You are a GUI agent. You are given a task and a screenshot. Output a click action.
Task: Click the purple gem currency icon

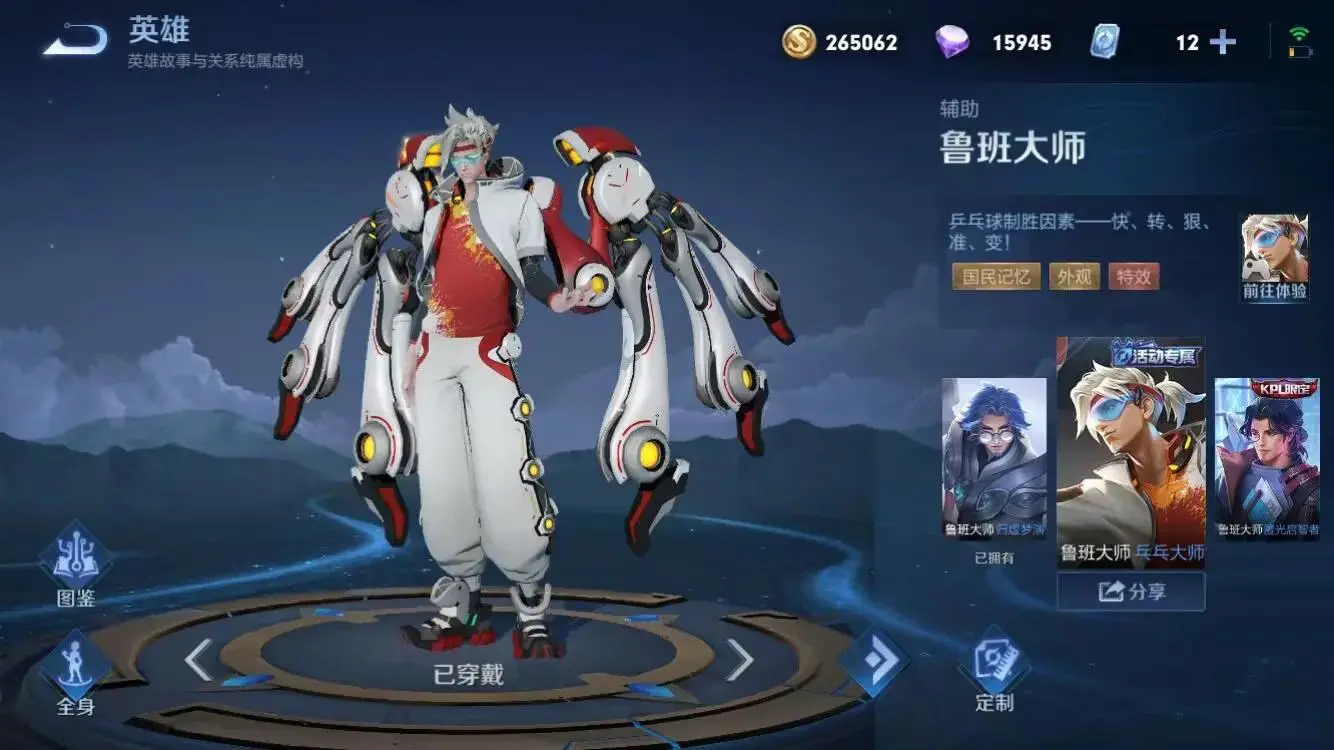(952, 42)
